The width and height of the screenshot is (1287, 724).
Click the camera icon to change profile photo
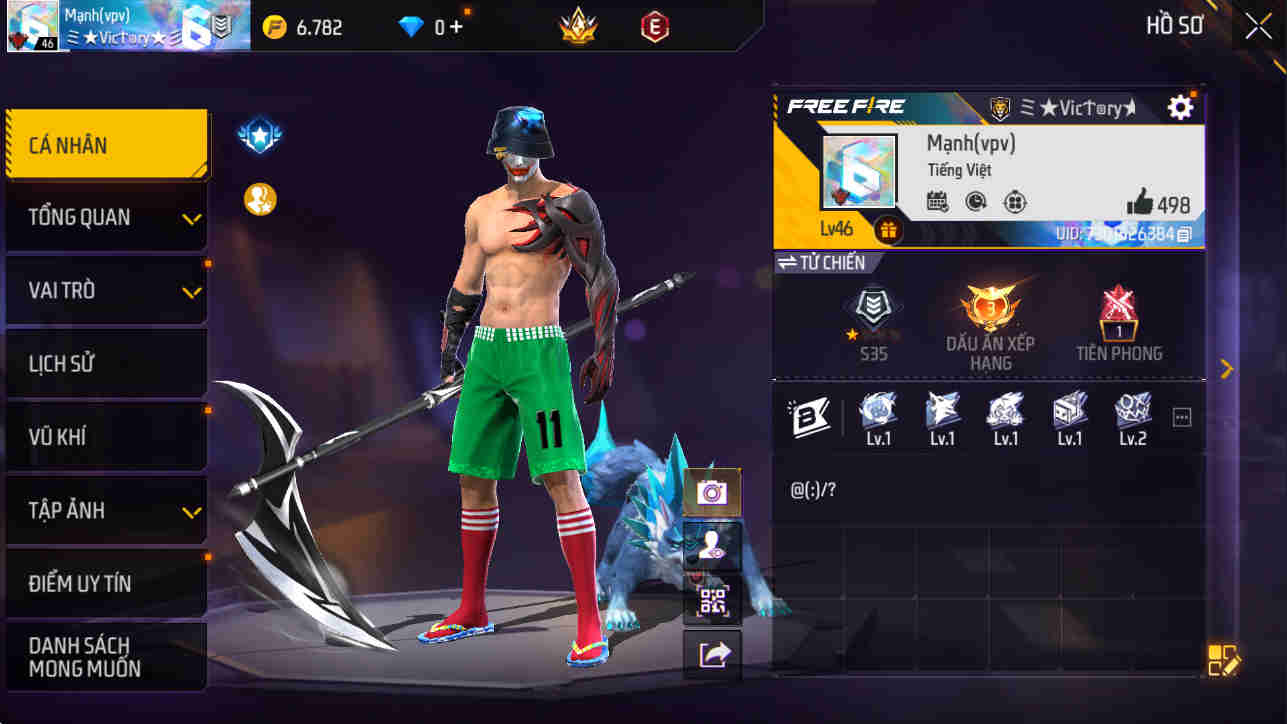pyautogui.click(x=712, y=493)
